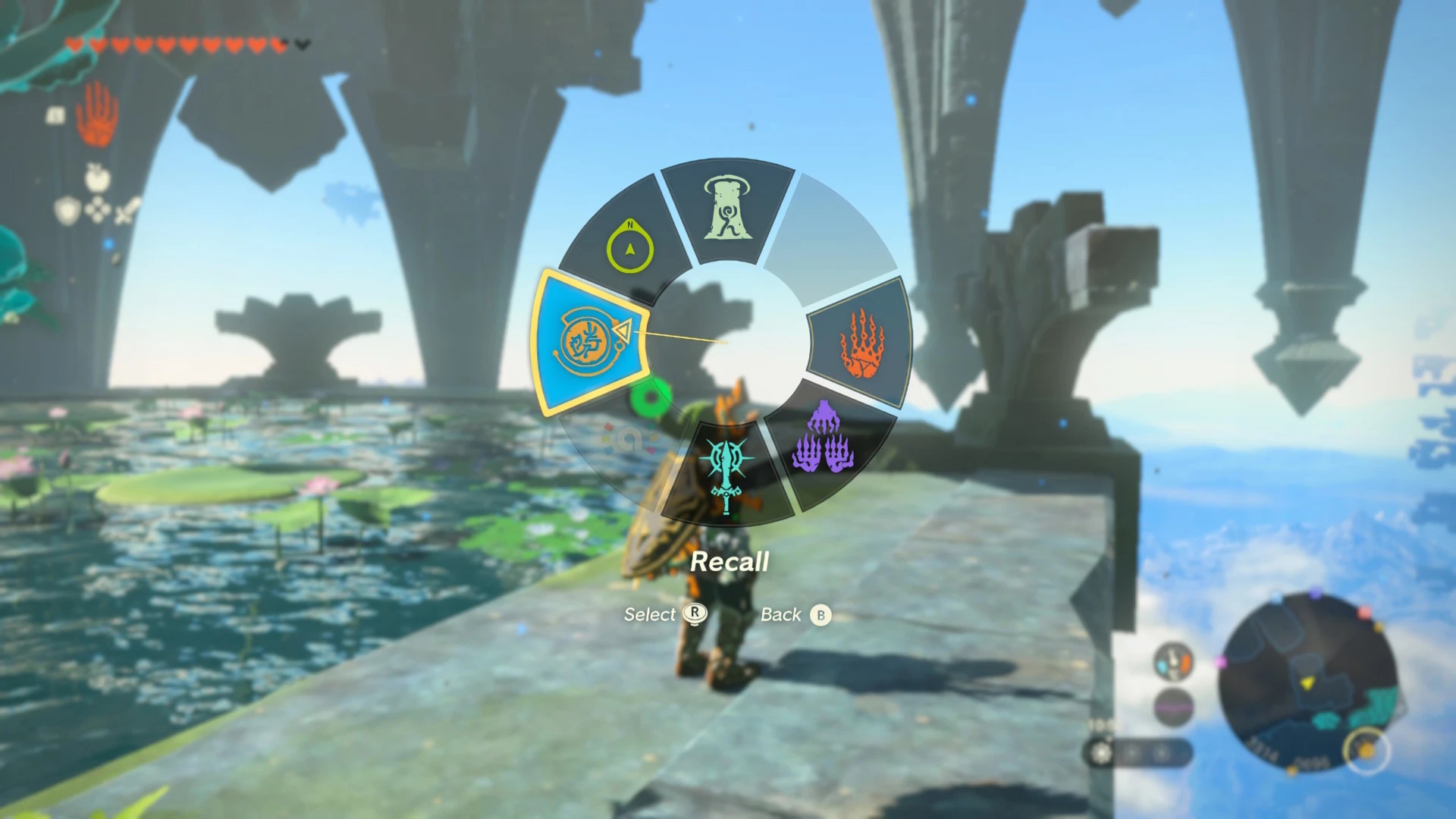Screen dimensions: 1456x819
Task: Click the orange hand ability HUD icon
Action: tap(98, 114)
